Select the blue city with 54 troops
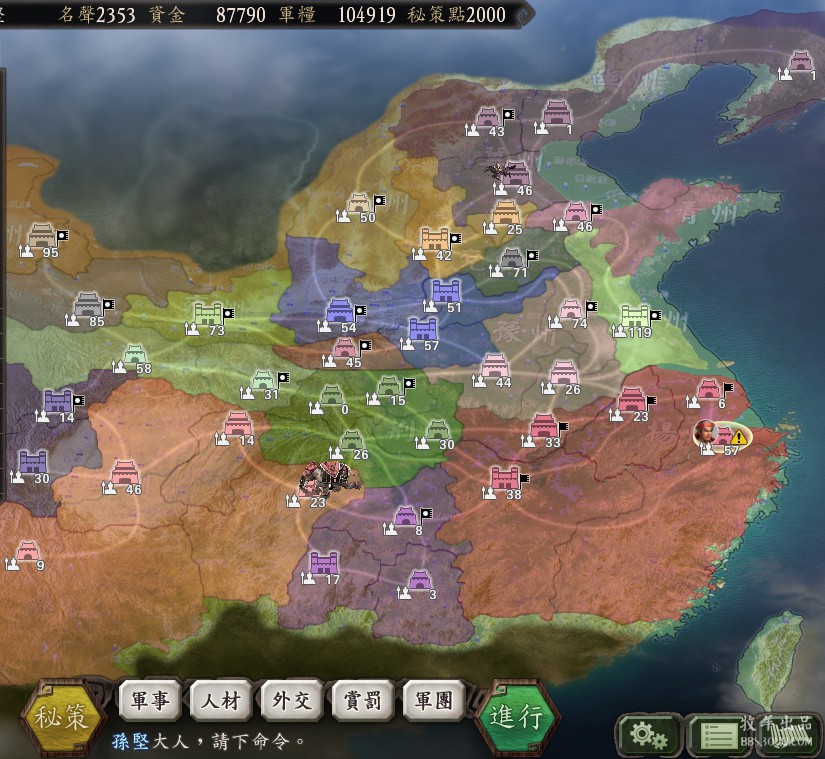This screenshot has height=759, width=825. tap(341, 311)
